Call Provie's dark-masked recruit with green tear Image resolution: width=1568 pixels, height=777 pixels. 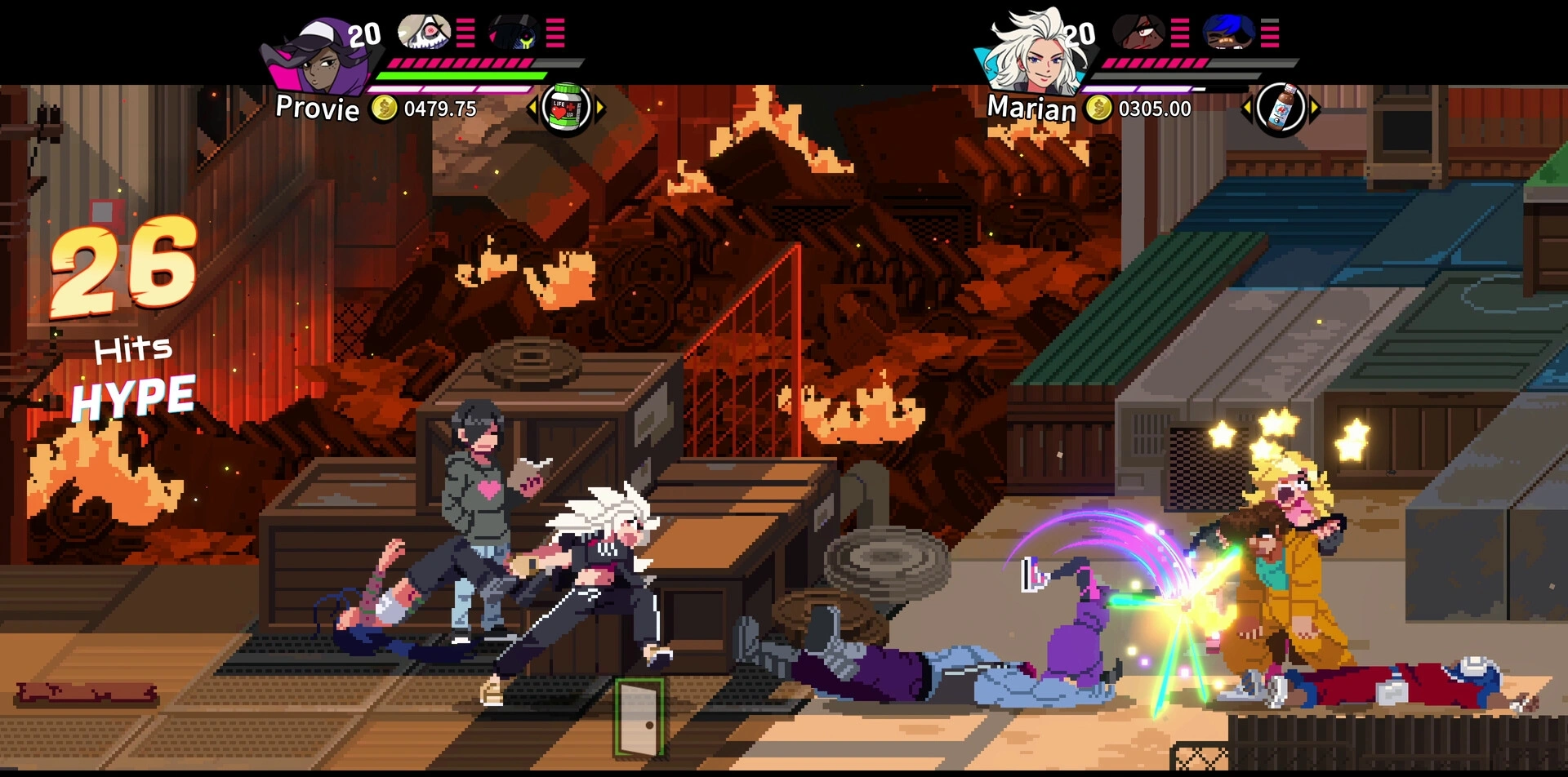click(x=514, y=33)
